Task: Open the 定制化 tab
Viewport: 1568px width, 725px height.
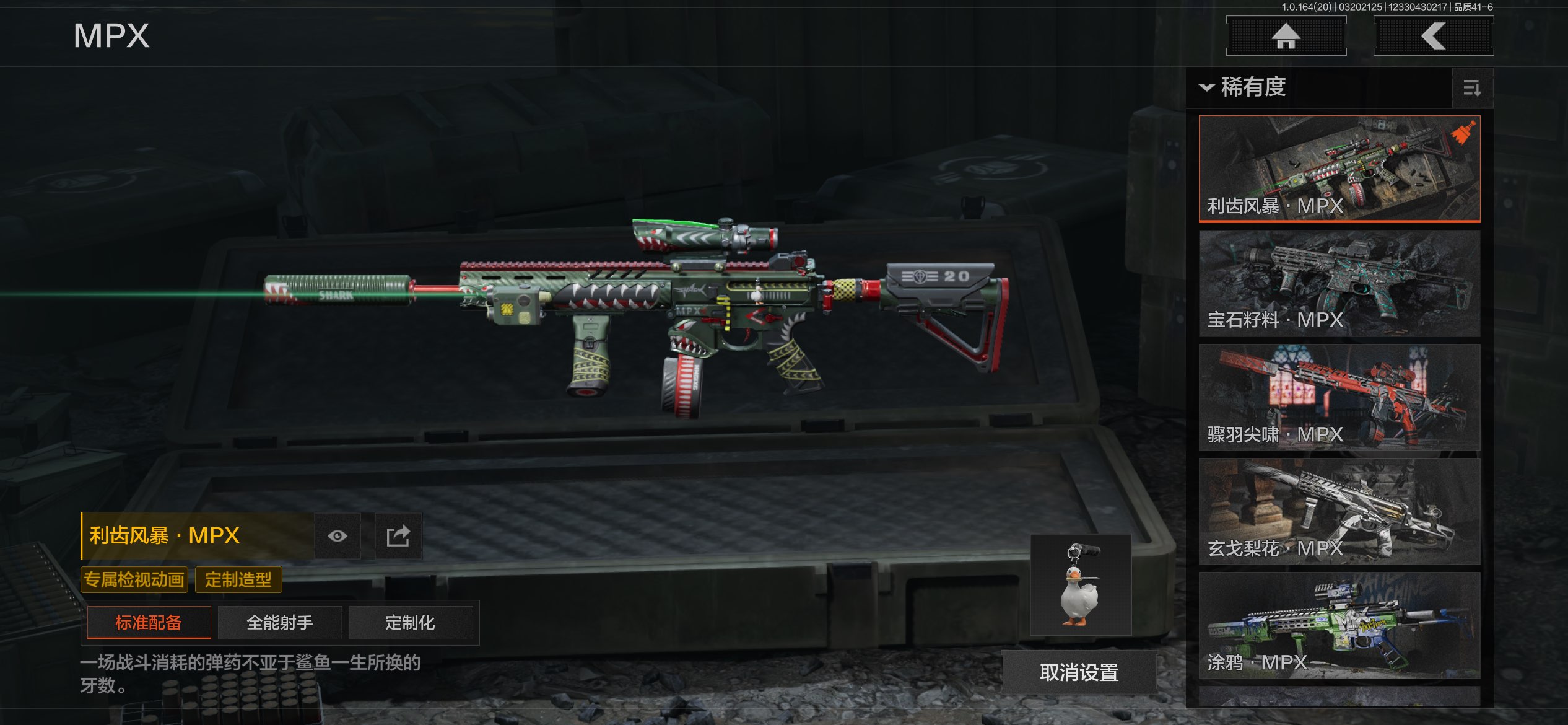Action: click(x=410, y=622)
